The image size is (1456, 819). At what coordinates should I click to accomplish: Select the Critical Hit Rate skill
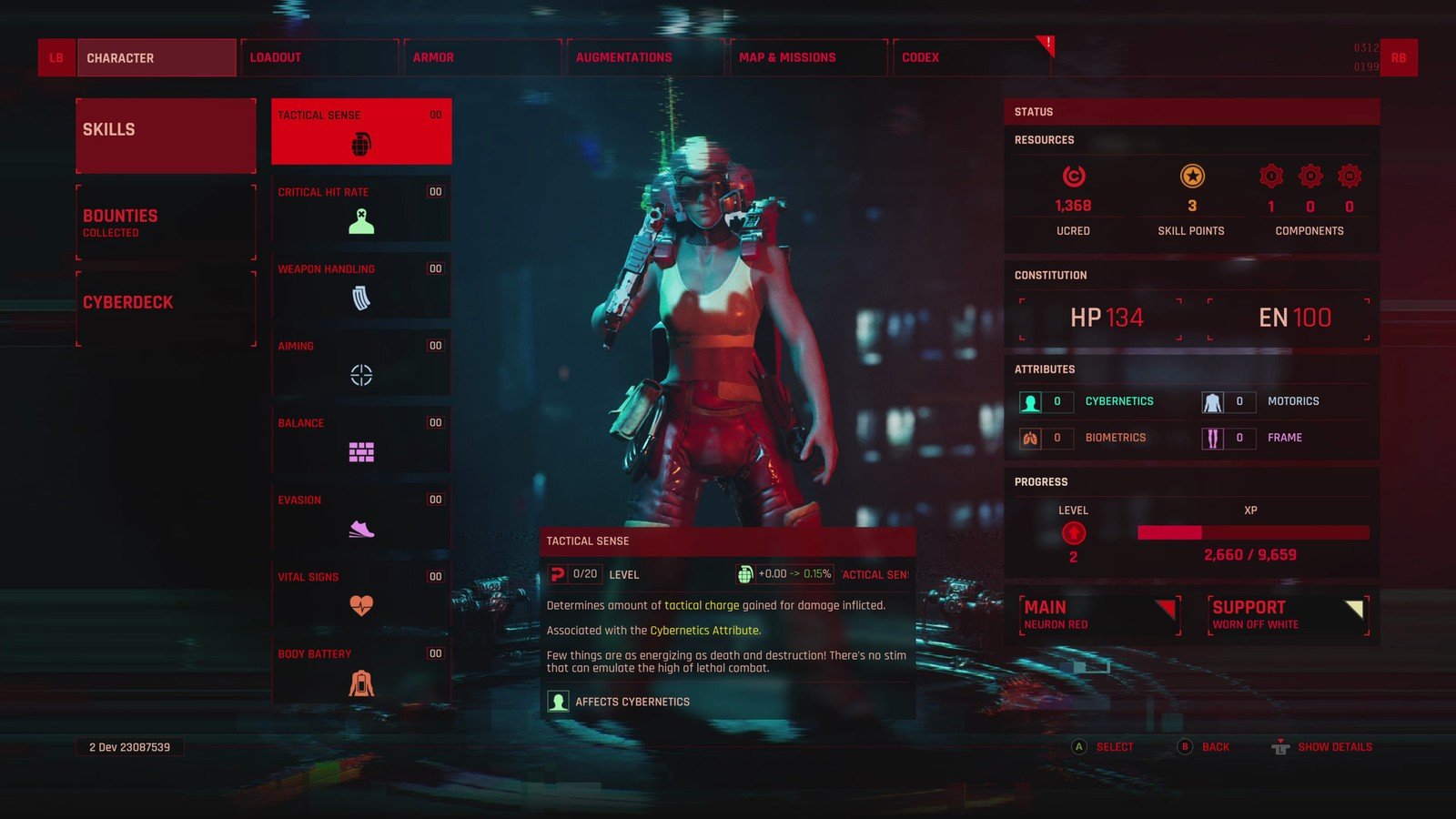[361, 209]
